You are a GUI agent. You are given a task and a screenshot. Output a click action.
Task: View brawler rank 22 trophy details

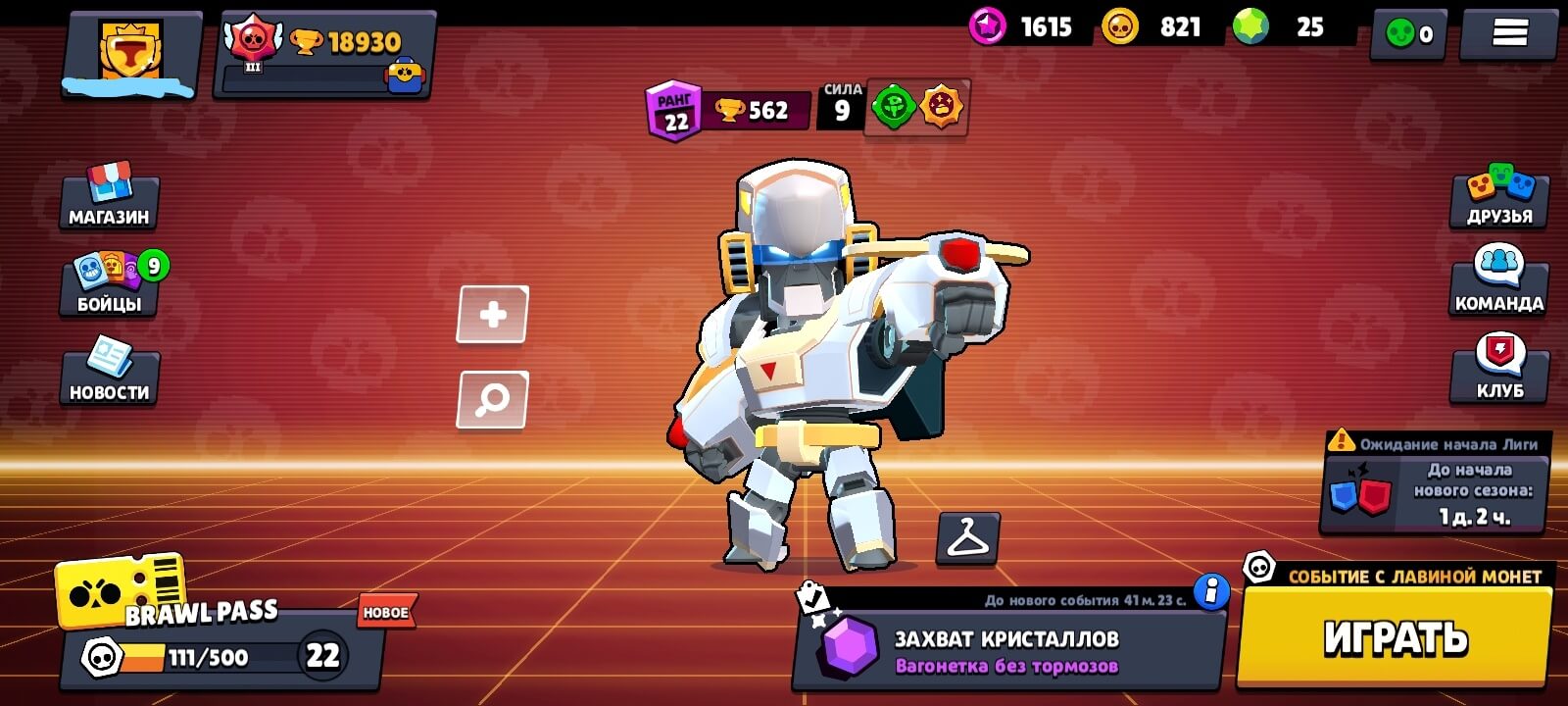[727, 111]
